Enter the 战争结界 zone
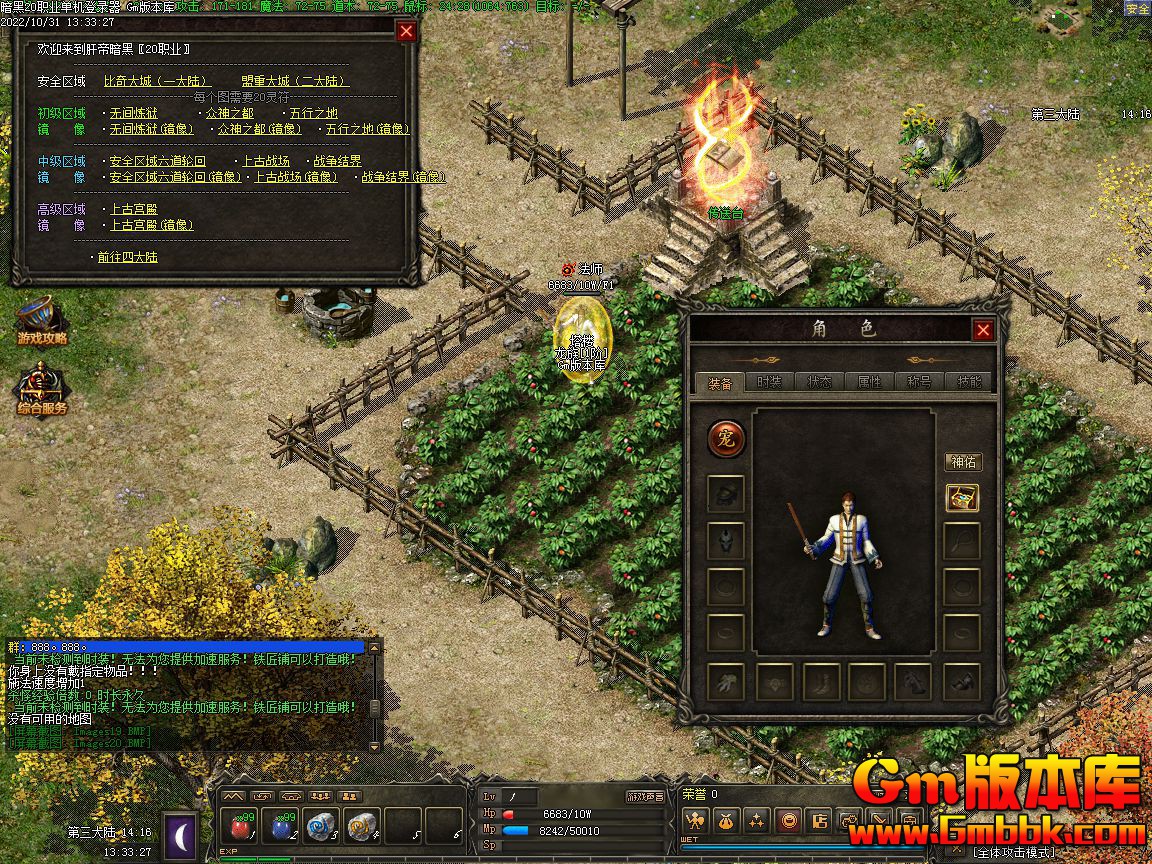The image size is (1152, 864). click(x=337, y=161)
